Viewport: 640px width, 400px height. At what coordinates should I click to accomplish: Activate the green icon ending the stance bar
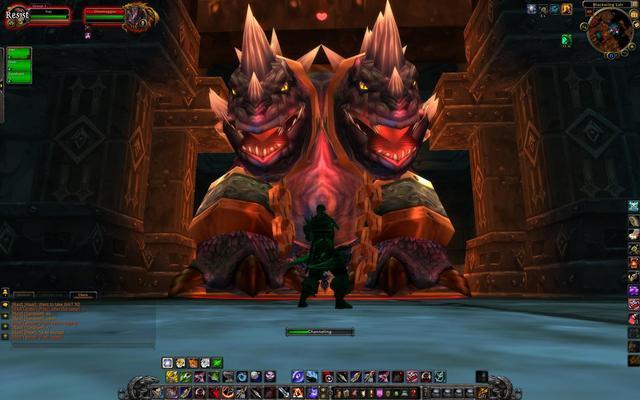[217, 363]
